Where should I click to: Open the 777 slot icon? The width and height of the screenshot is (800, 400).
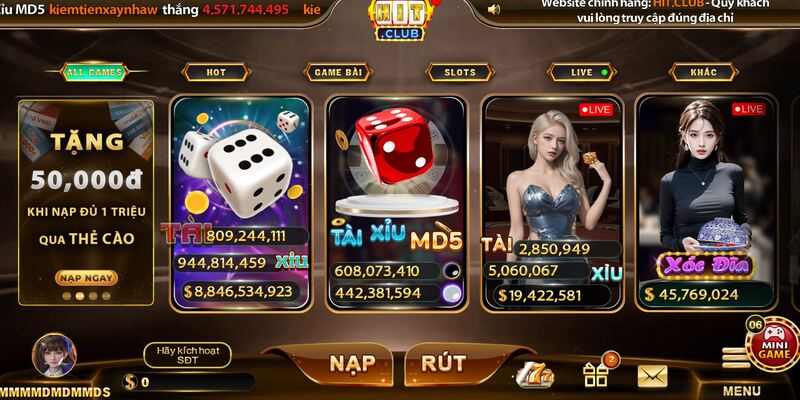click(535, 376)
